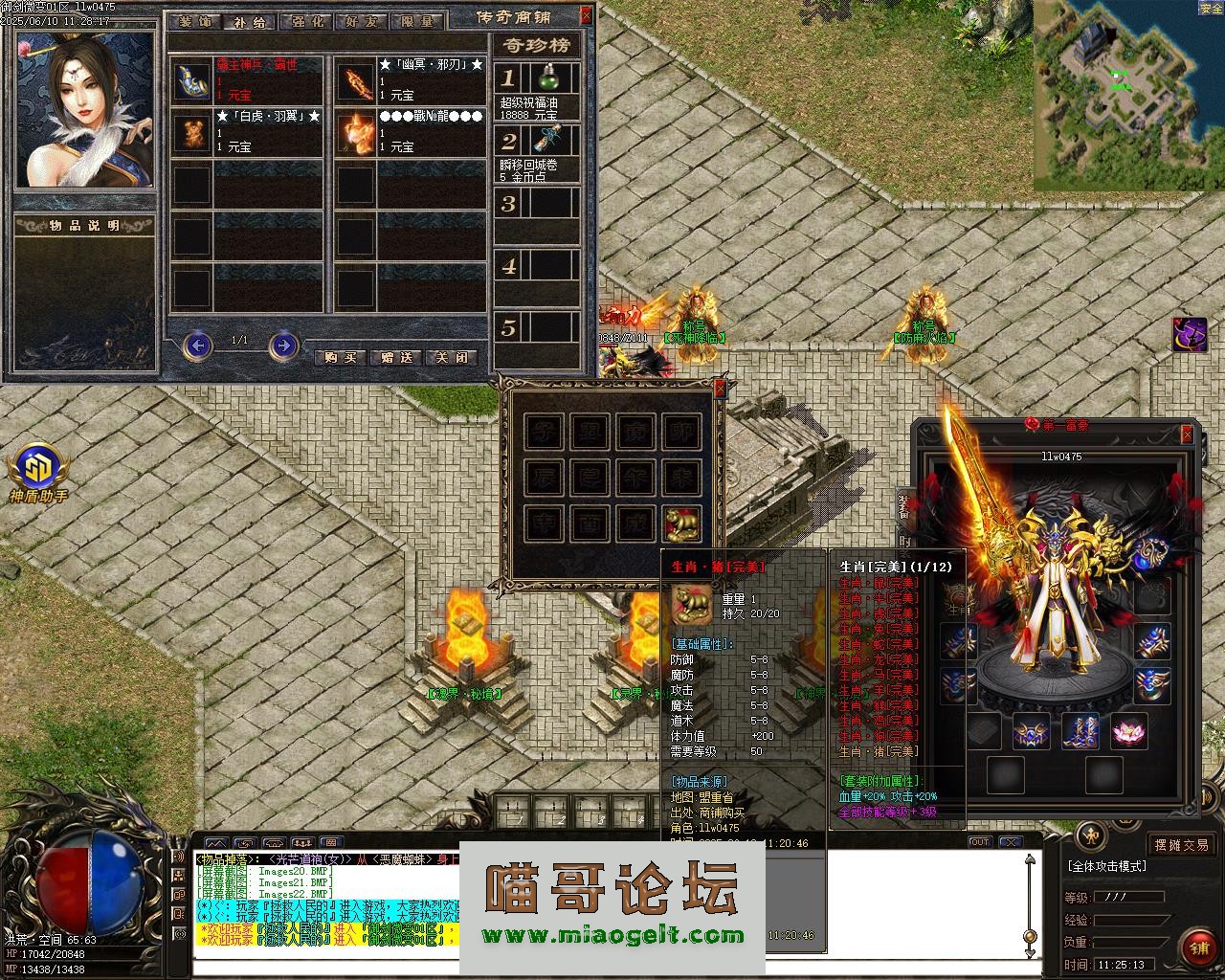The height and width of the screenshot is (980, 1225).
Task: Go to the previous shop page arrow
Action: pyautogui.click(x=197, y=344)
